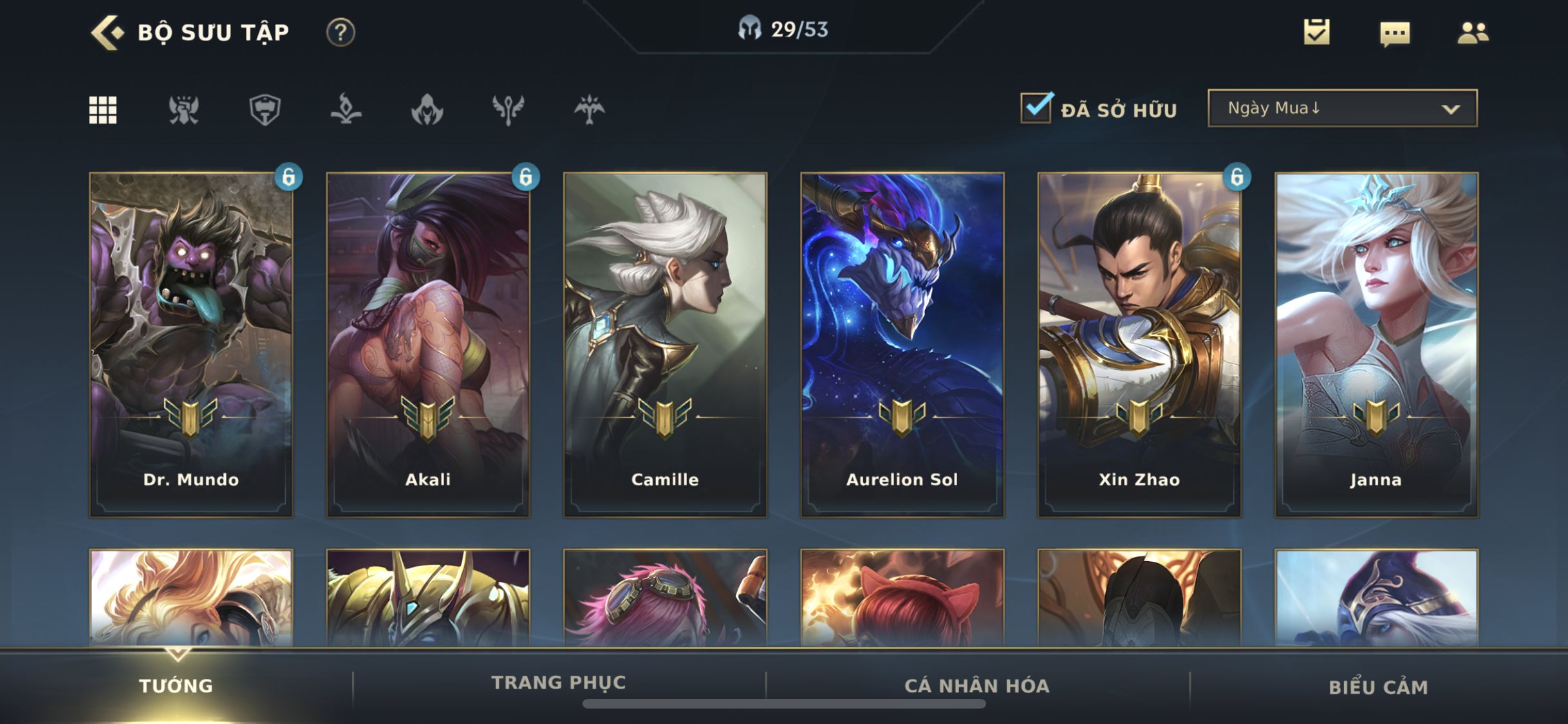1568x724 pixels.
Task: Switch to the Tướng tab
Action: click(x=176, y=686)
